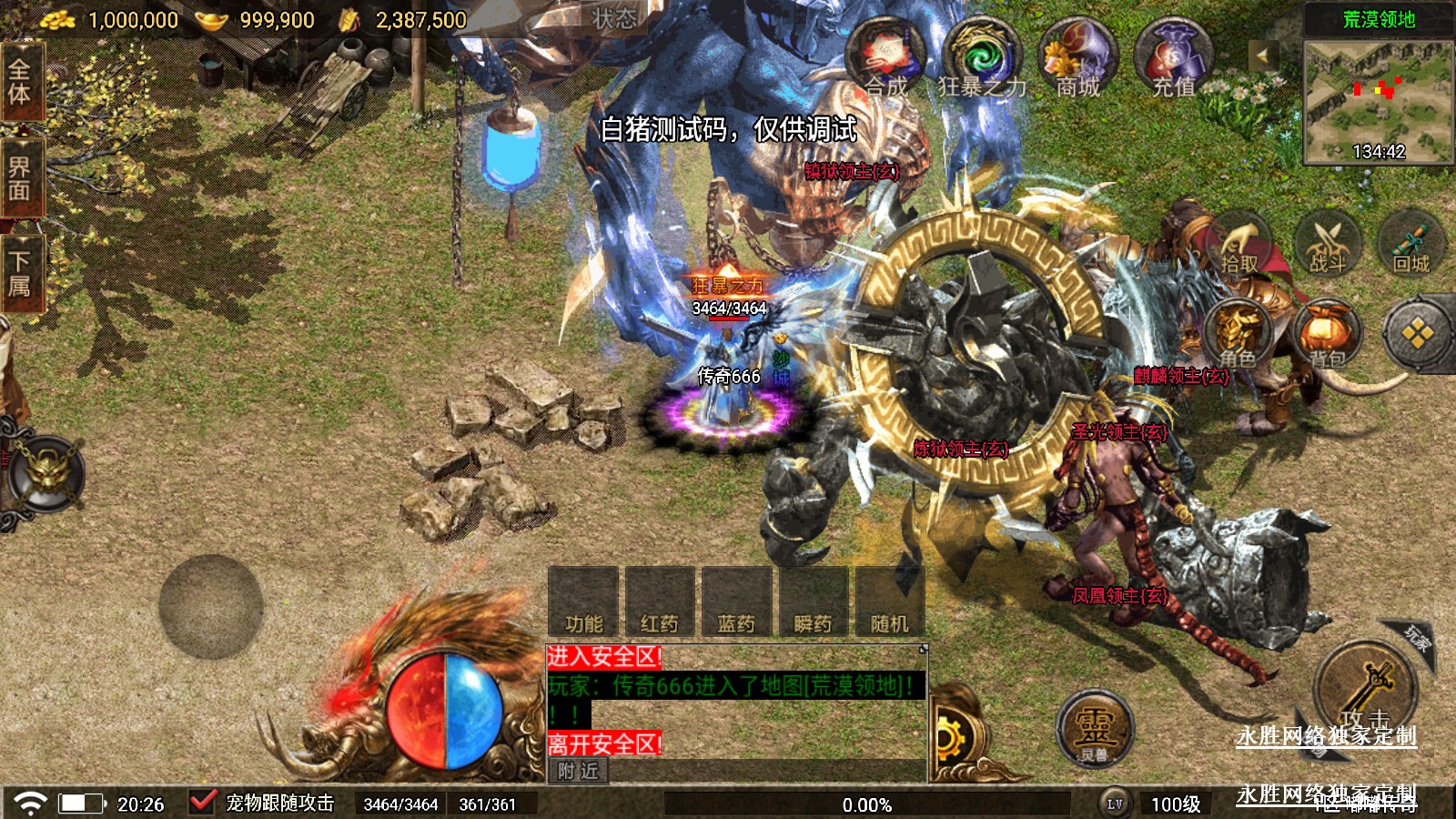Use the 瞬药 instant potion slot

[x=813, y=602]
